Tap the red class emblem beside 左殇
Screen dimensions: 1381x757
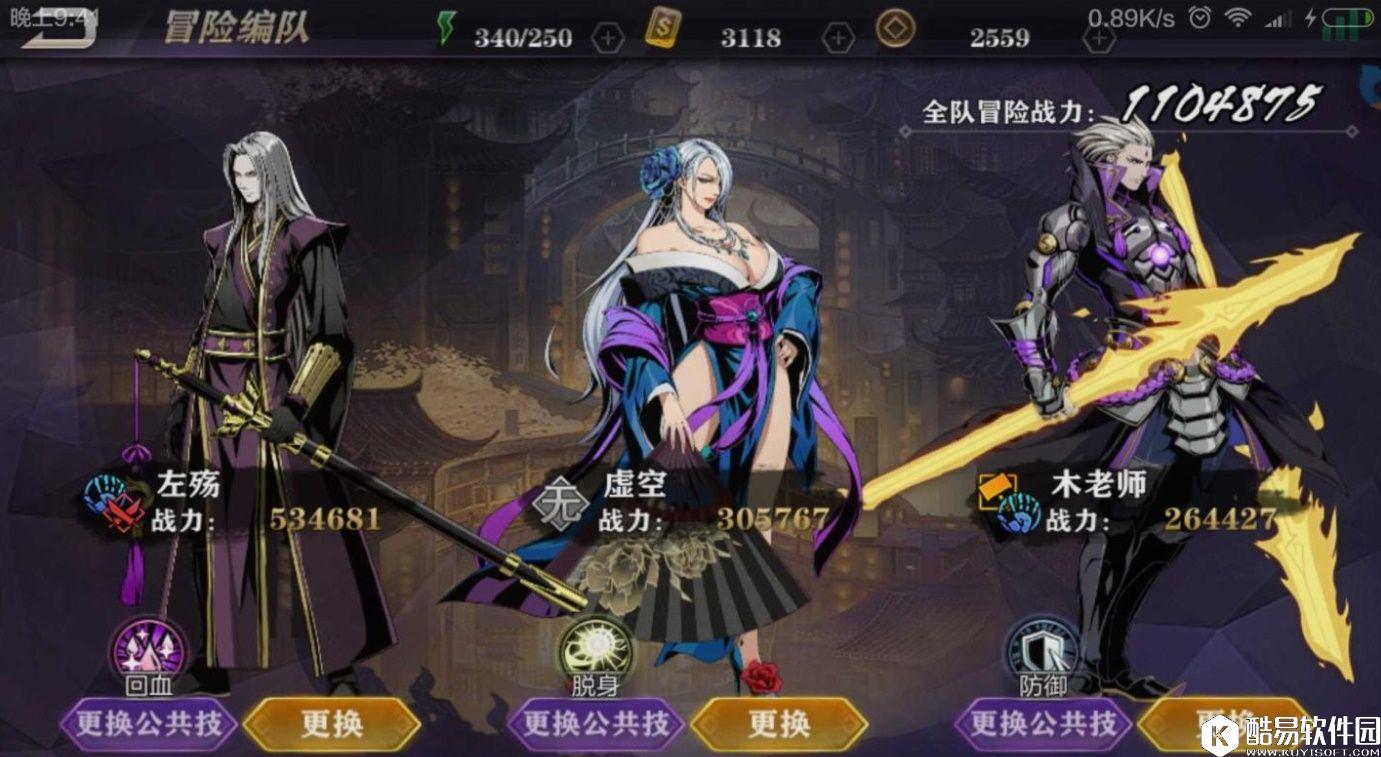point(122,513)
